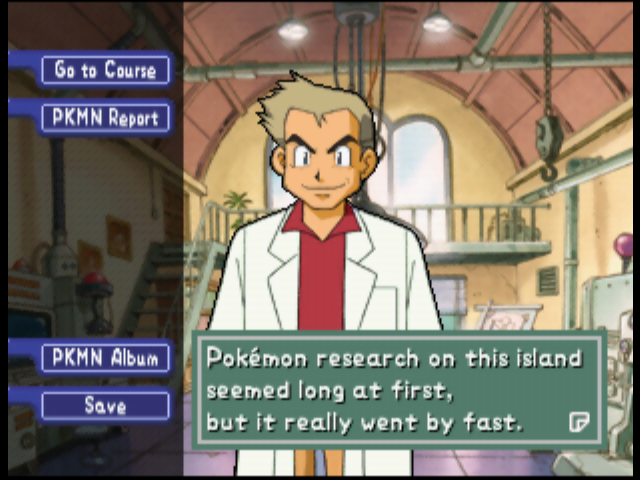Screen dimensions: 640x480
Task: Select the Go to Course menu option
Action: (x=105, y=70)
